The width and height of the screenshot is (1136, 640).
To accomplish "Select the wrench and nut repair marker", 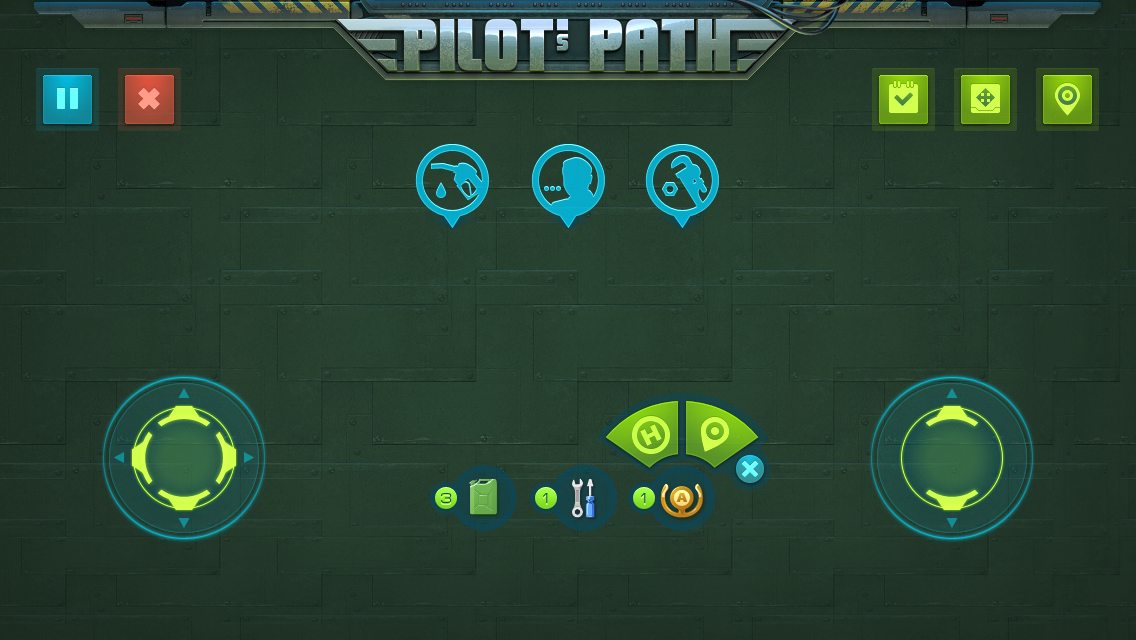I will [x=683, y=182].
